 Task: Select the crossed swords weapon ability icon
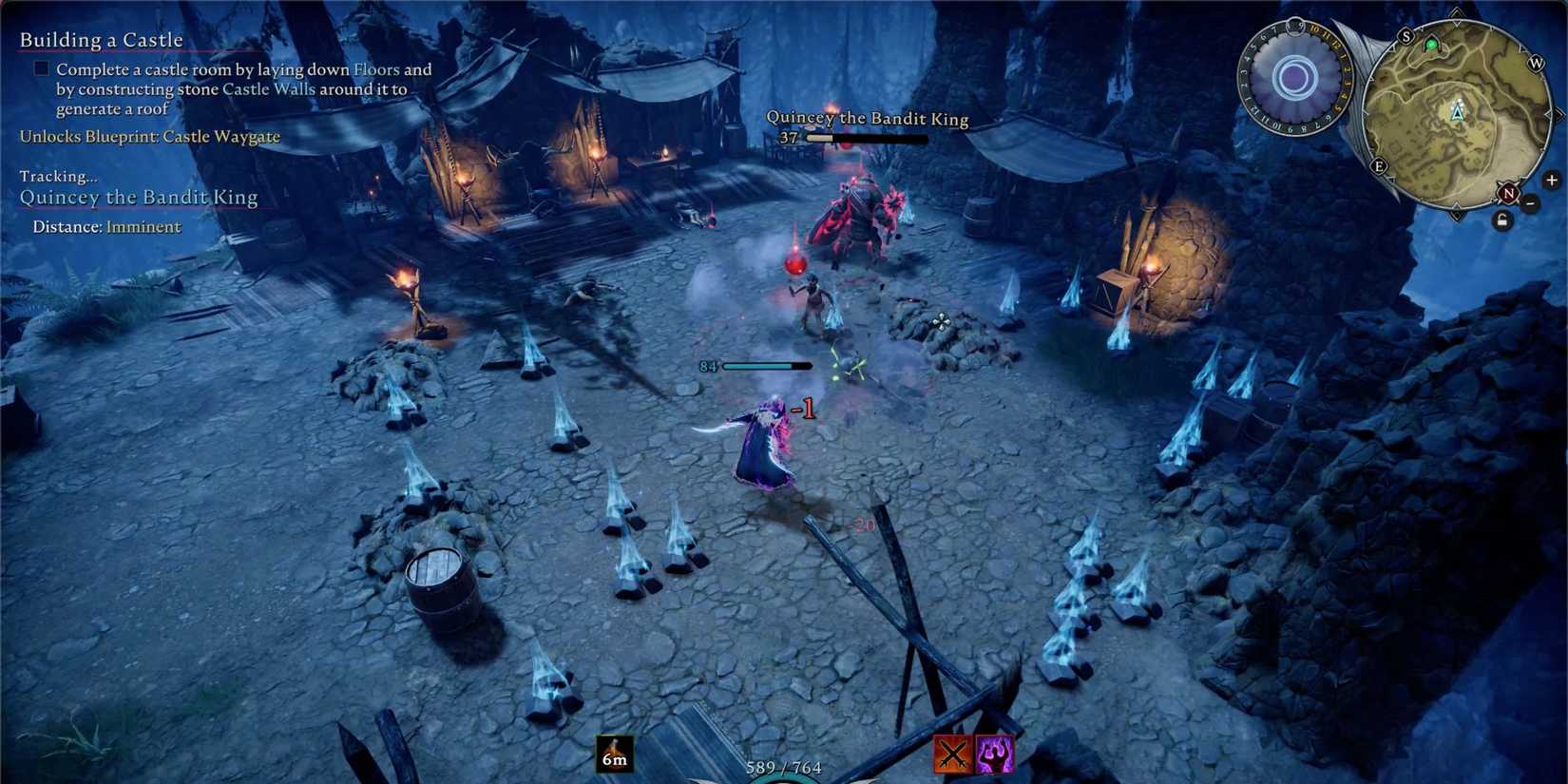[x=952, y=754]
